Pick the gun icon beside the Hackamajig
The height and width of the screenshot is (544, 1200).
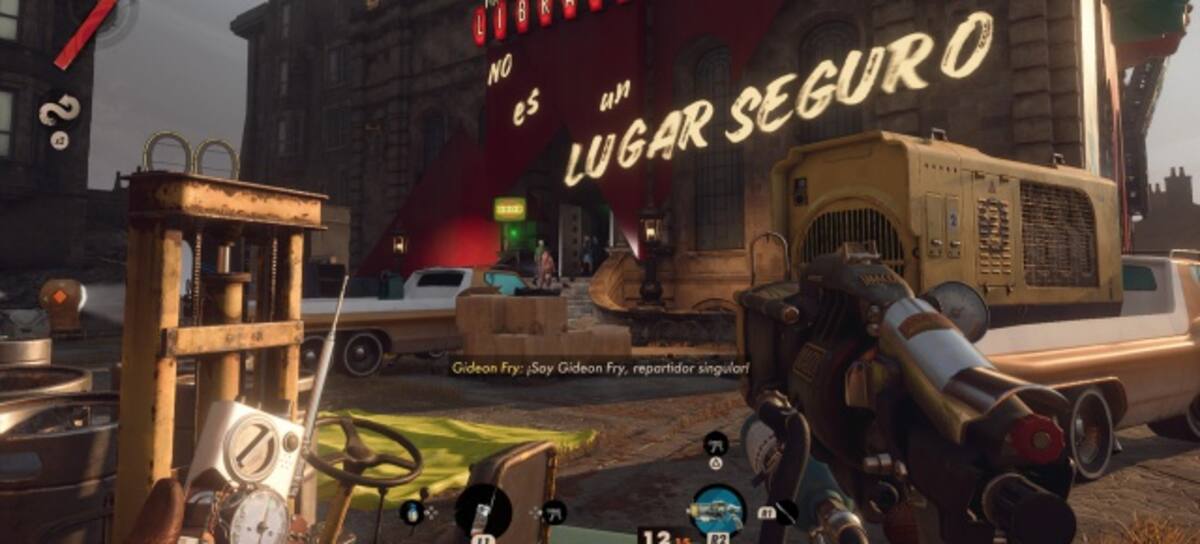tap(553, 512)
